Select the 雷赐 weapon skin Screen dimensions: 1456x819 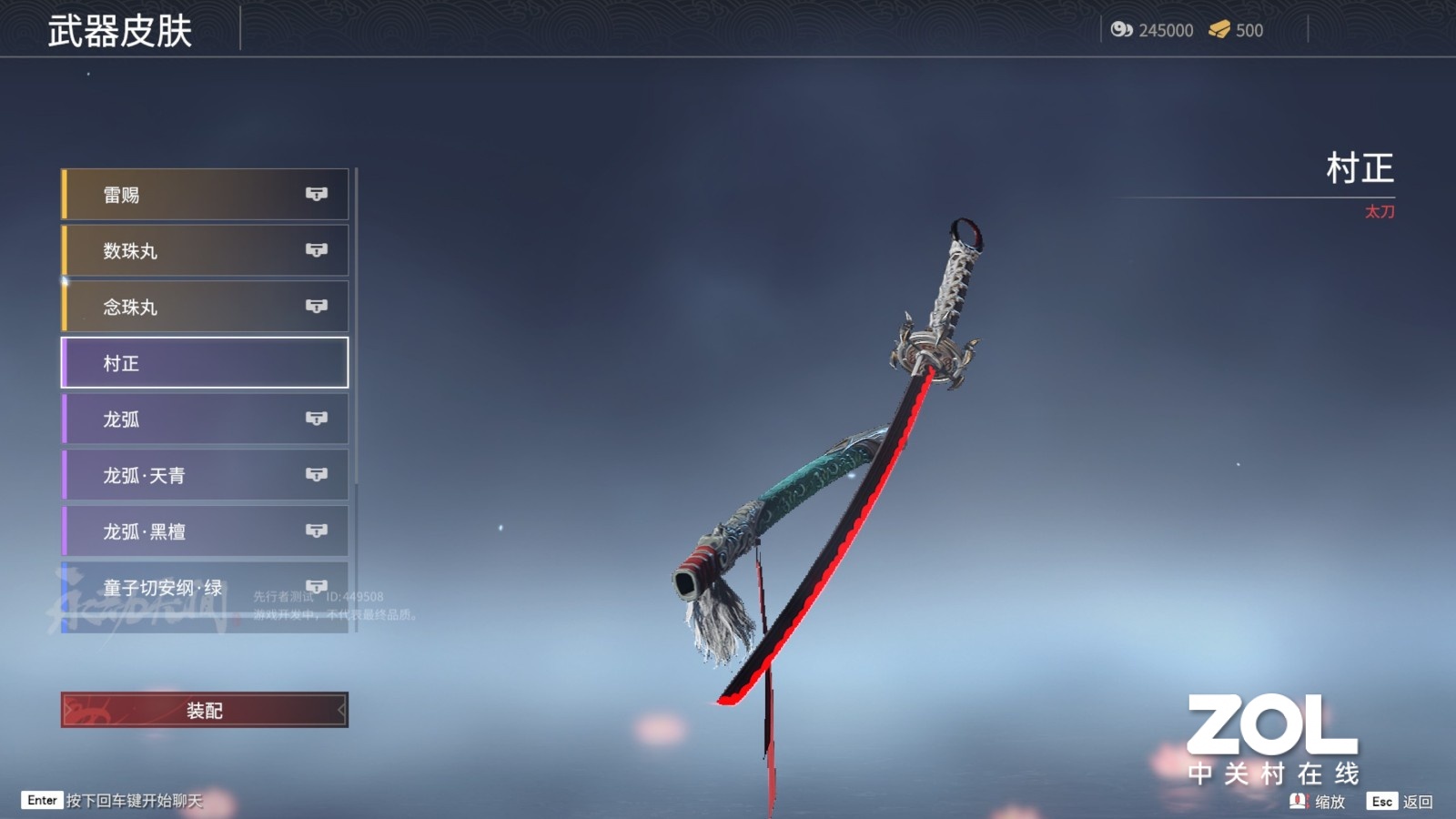pyautogui.click(x=205, y=195)
